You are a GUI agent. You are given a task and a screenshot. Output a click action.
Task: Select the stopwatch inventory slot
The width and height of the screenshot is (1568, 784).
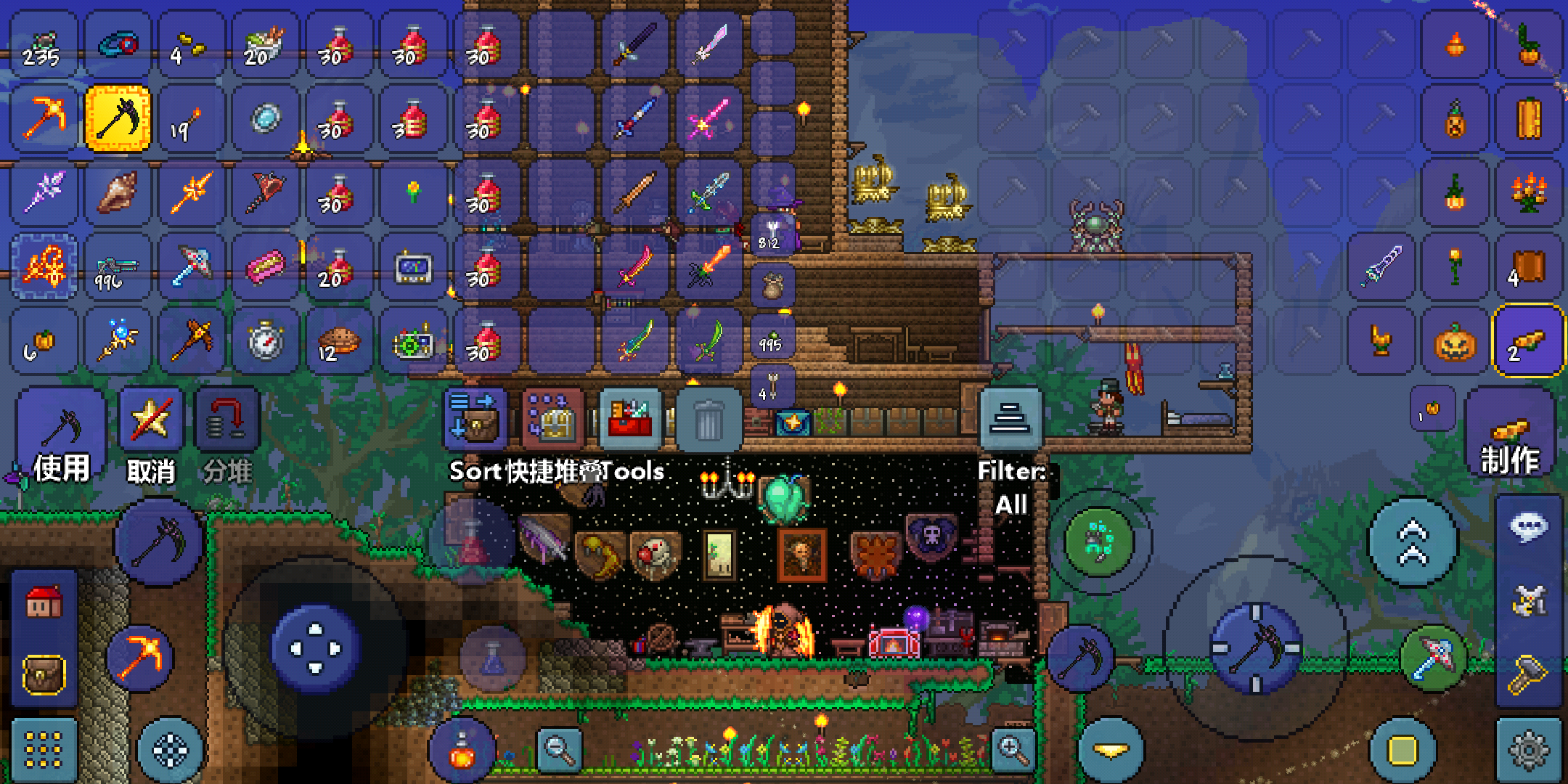(266, 341)
